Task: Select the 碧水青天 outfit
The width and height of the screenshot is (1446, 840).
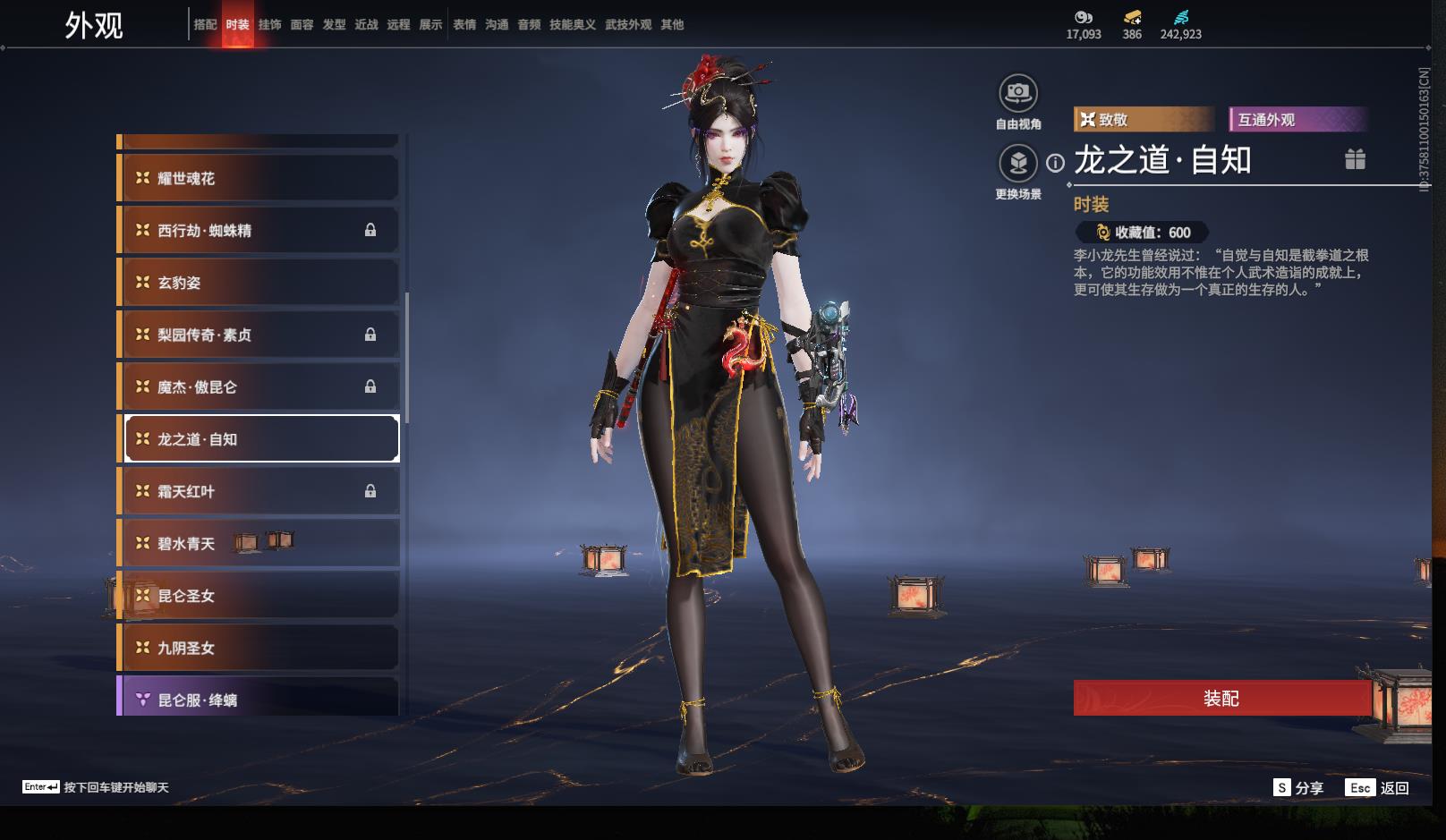Action: (x=259, y=543)
